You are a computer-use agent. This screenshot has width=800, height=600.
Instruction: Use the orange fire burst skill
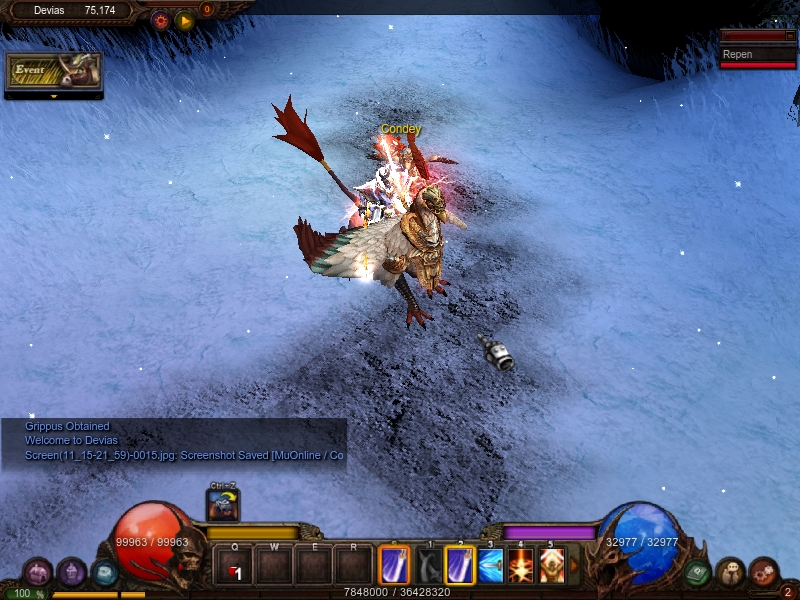click(521, 565)
